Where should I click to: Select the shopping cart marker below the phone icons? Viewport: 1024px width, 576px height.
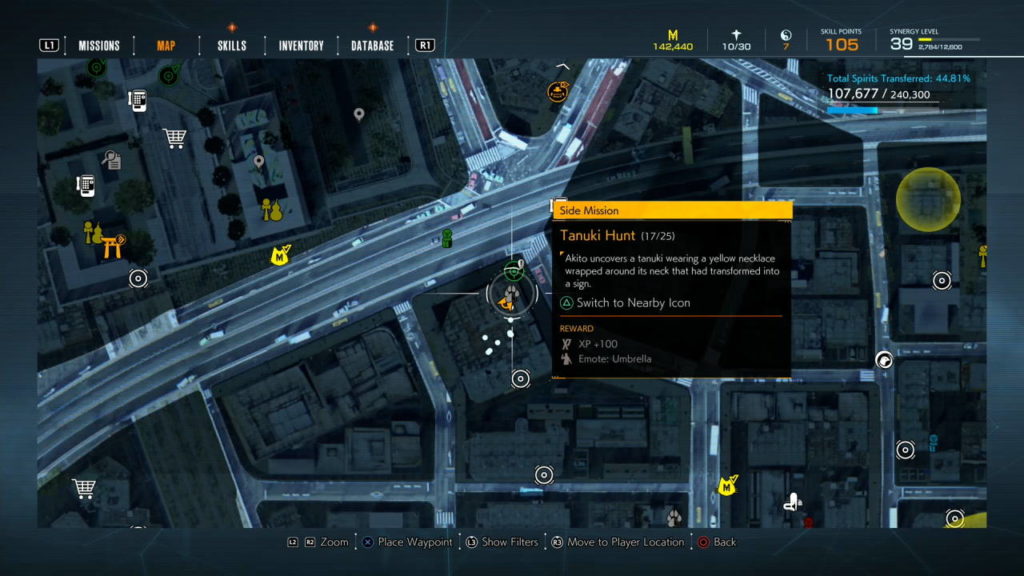click(175, 138)
